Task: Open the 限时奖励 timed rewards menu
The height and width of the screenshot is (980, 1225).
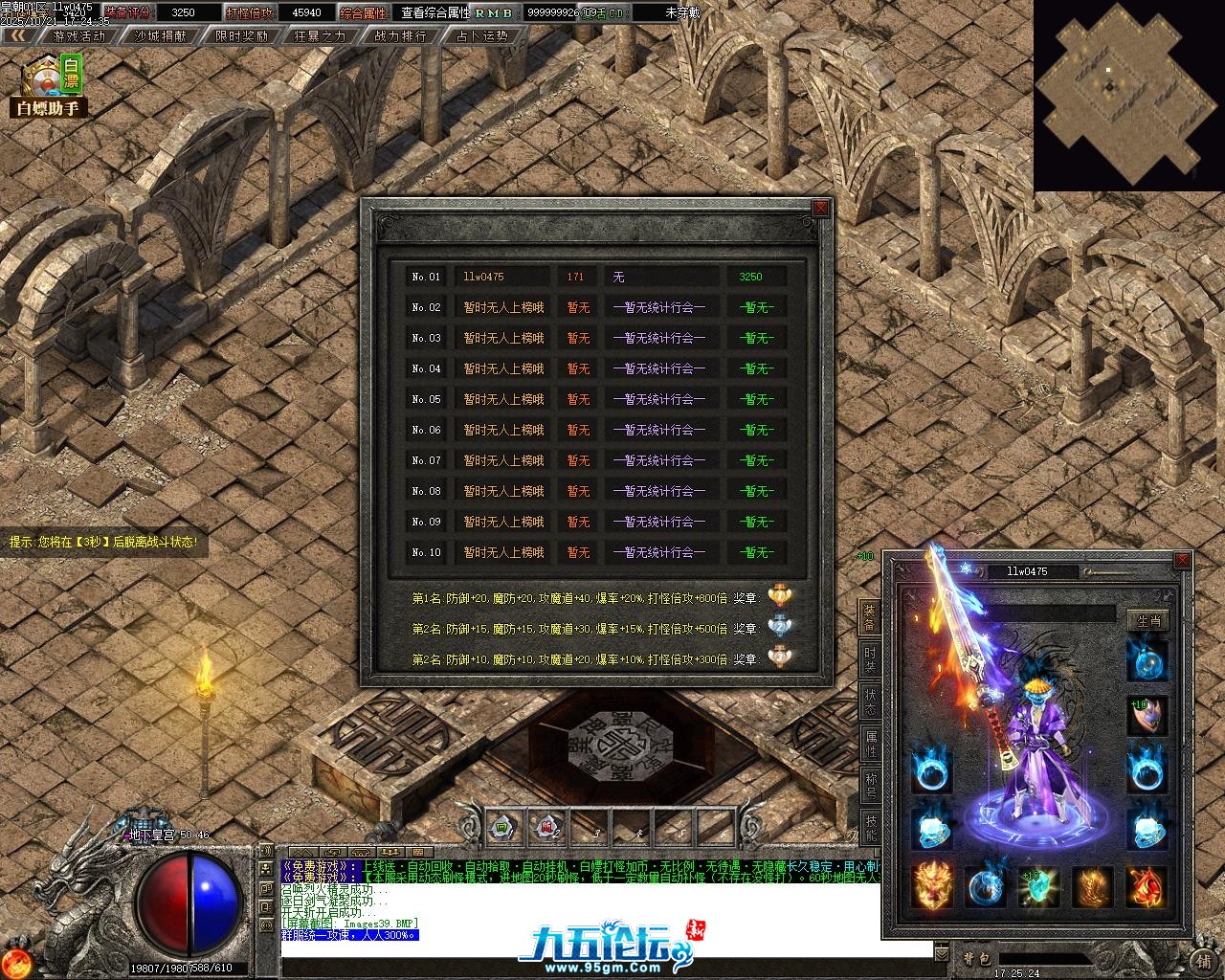Action: coord(241,35)
